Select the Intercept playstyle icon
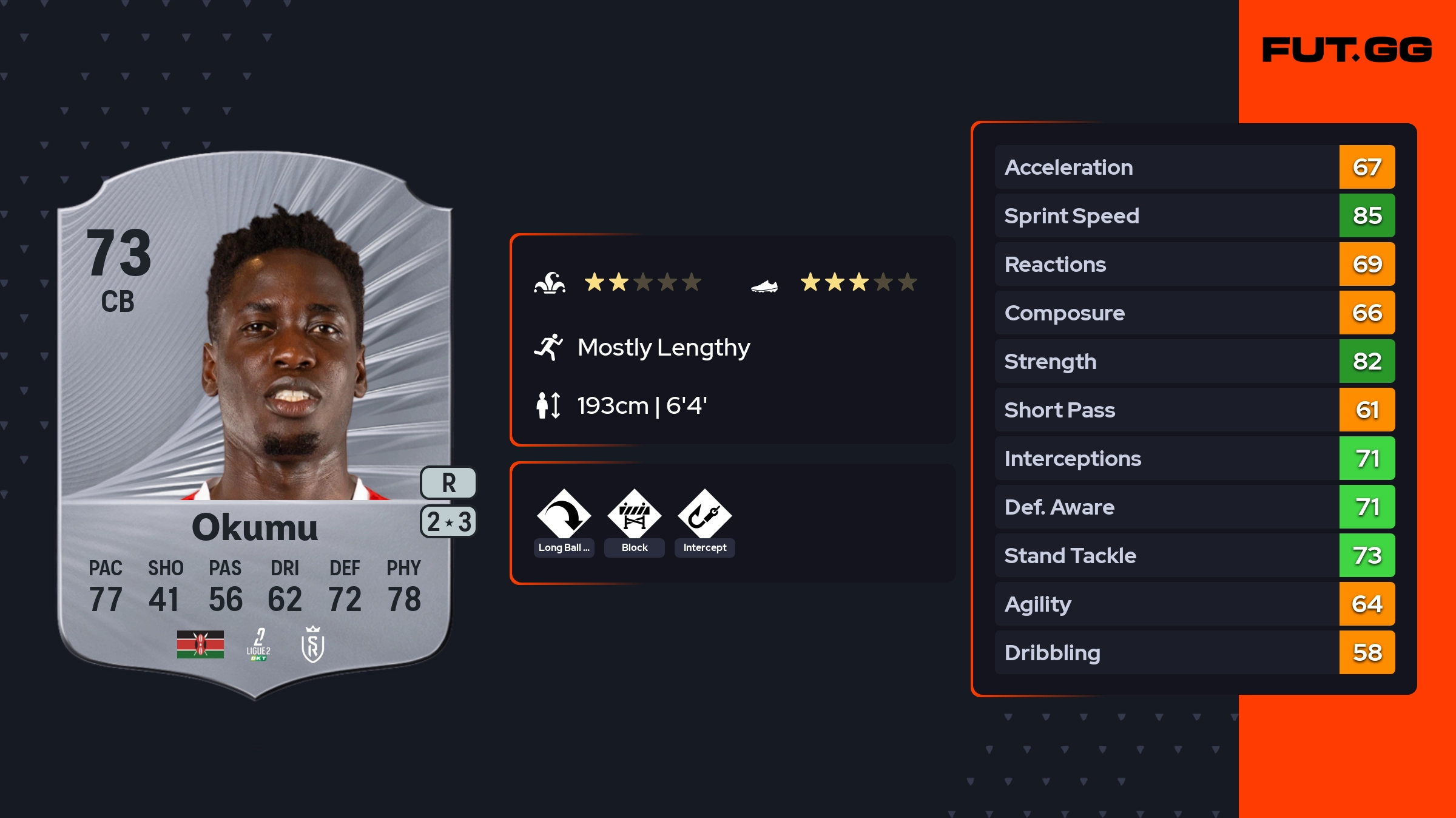The width and height of the screenshot is (1456, 818). point(704,516)
